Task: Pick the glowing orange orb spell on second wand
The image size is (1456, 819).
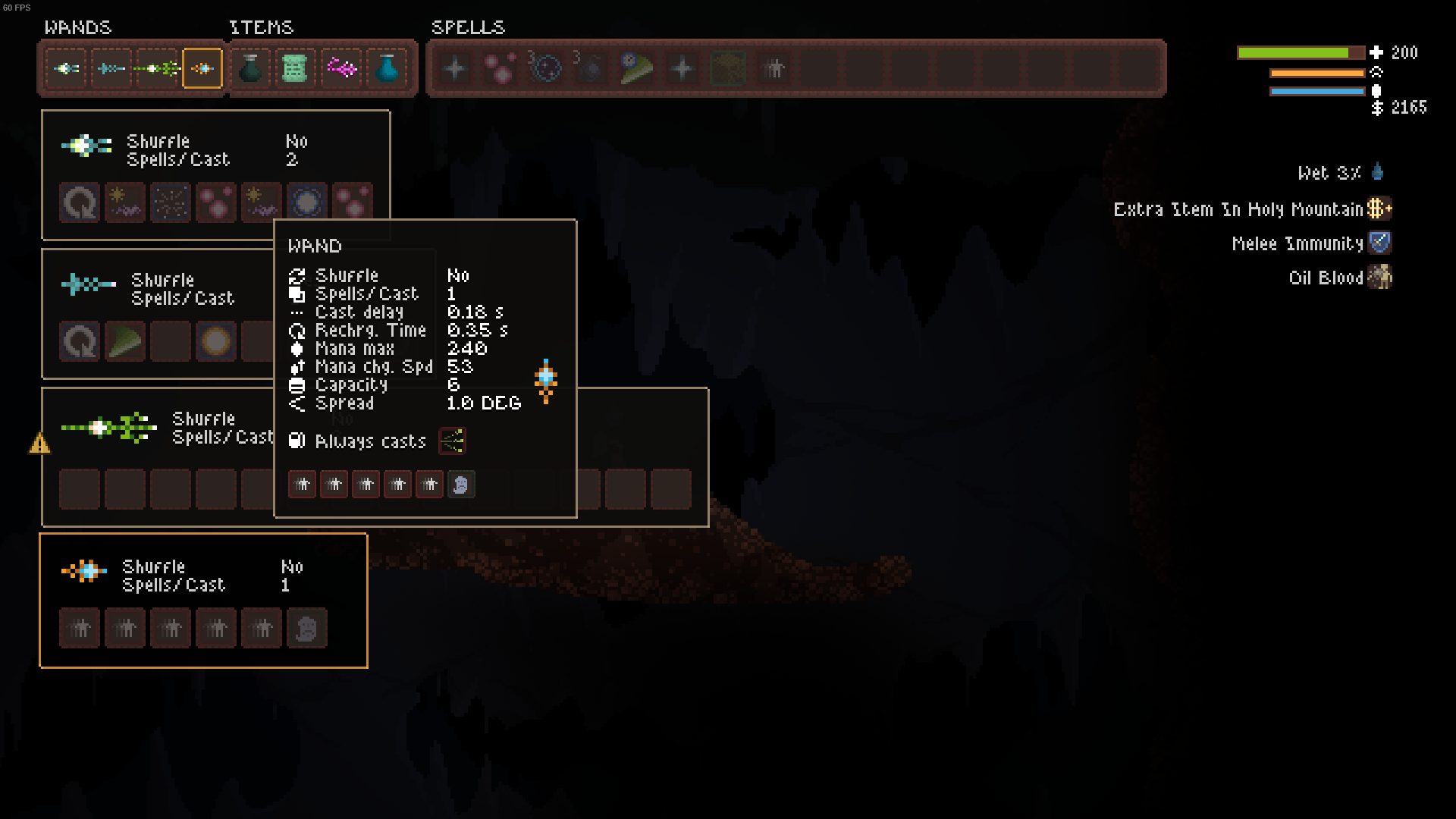Action: (x=216, y=341)
